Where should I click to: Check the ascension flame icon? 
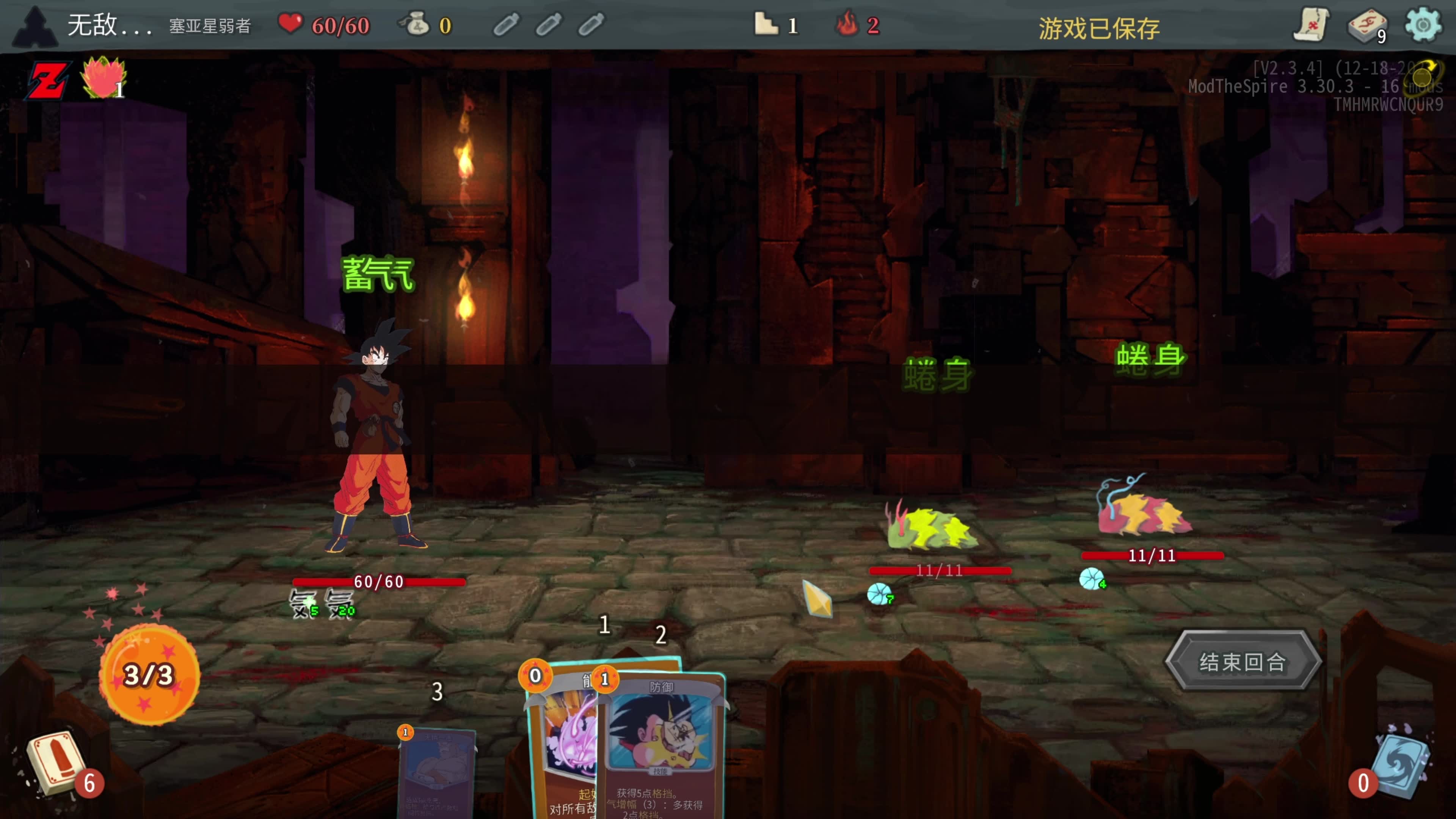tap(847, 25)
